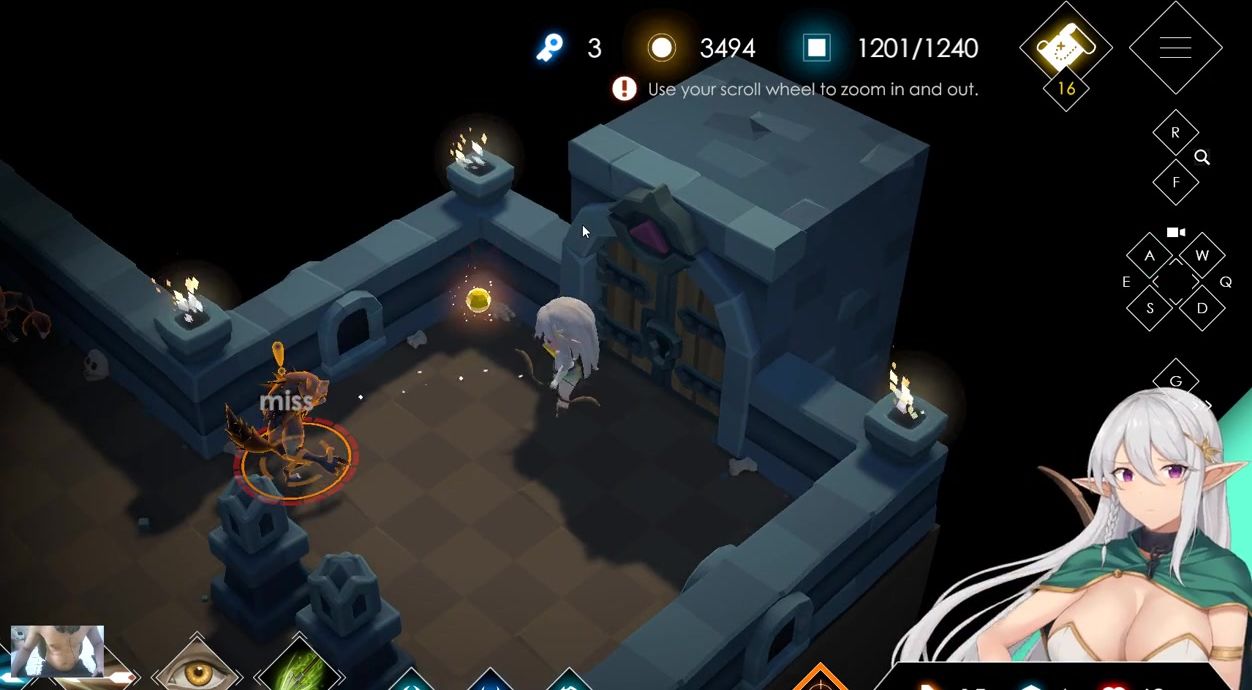Select the orange crosshair icon

[x=819, y=680]
